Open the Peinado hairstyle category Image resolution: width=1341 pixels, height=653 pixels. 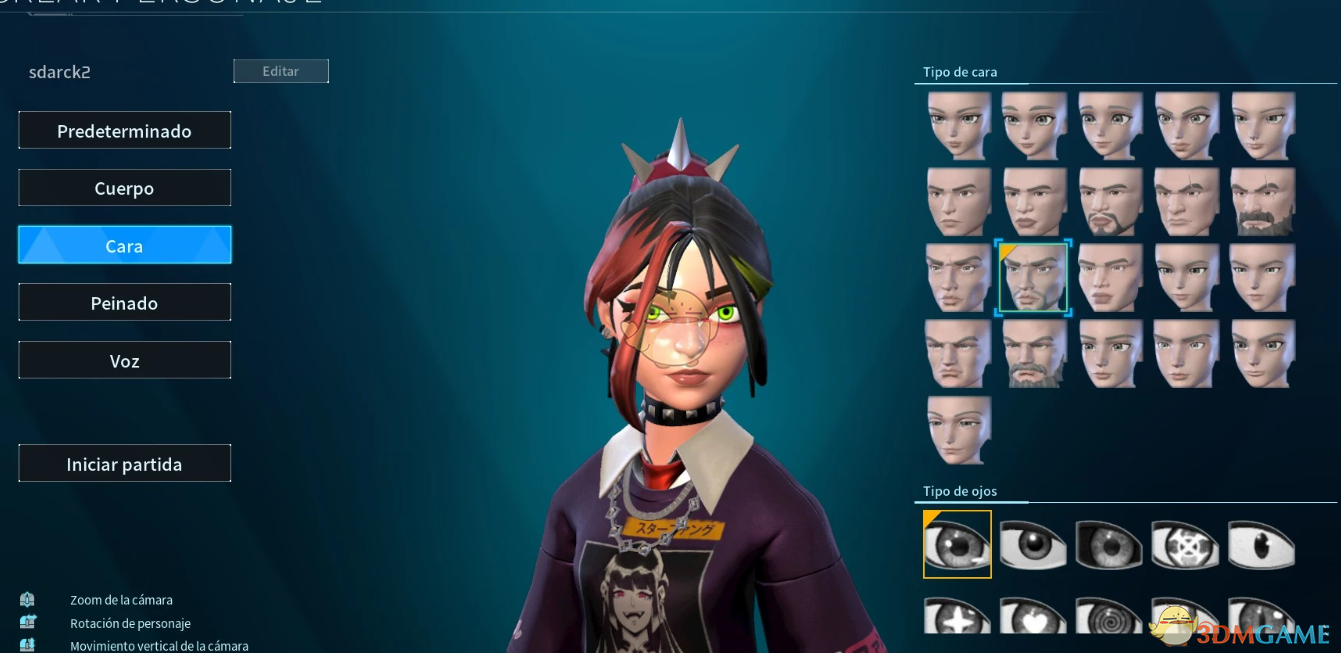point(124,303)
